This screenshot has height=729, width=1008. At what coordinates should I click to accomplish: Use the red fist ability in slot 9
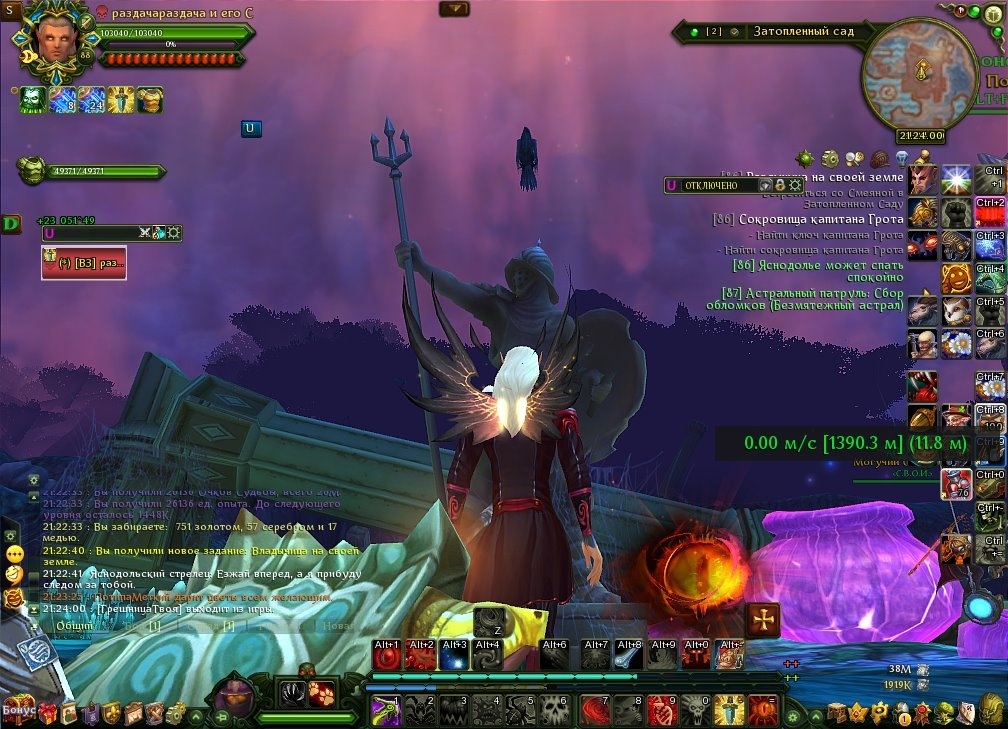tap(661, 709)
